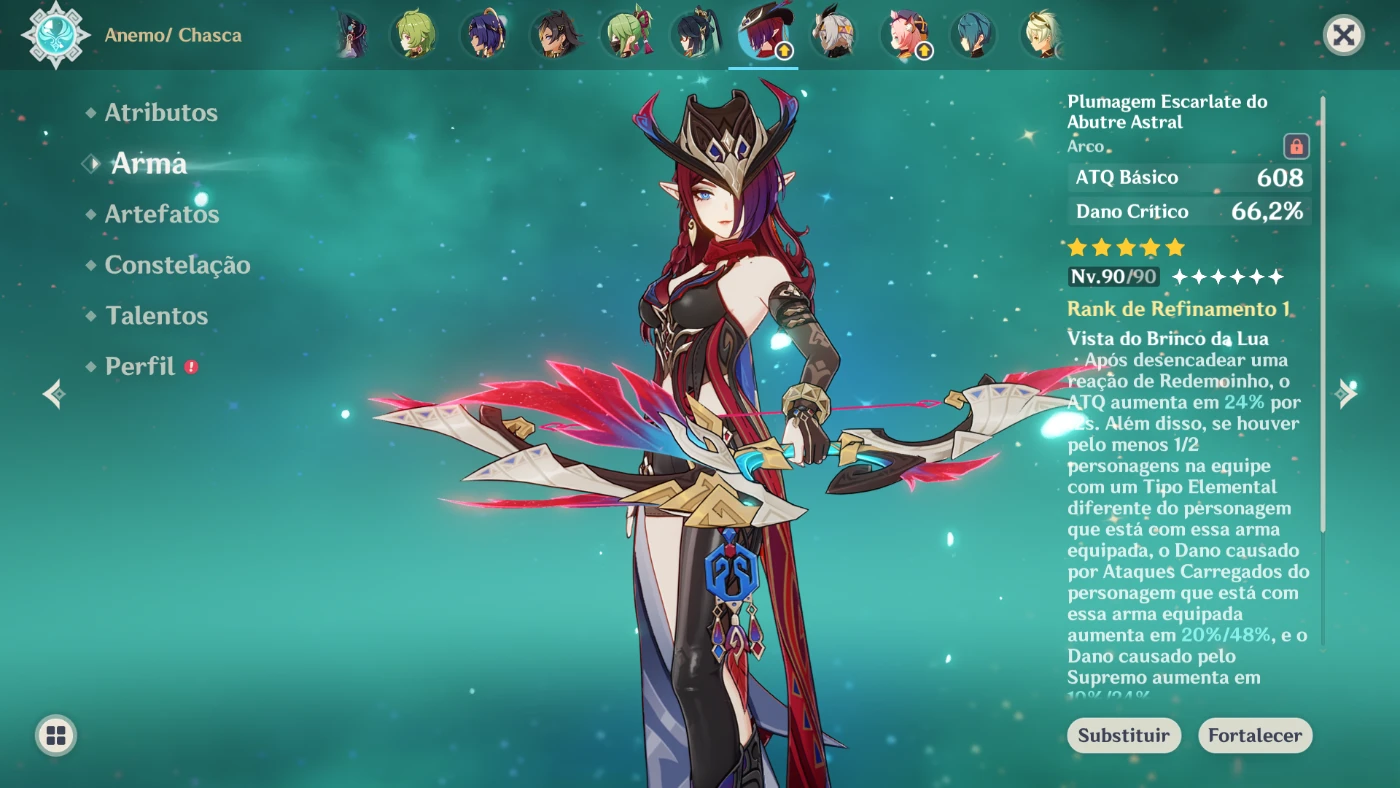Open the Artefatos section

(161, 214)
